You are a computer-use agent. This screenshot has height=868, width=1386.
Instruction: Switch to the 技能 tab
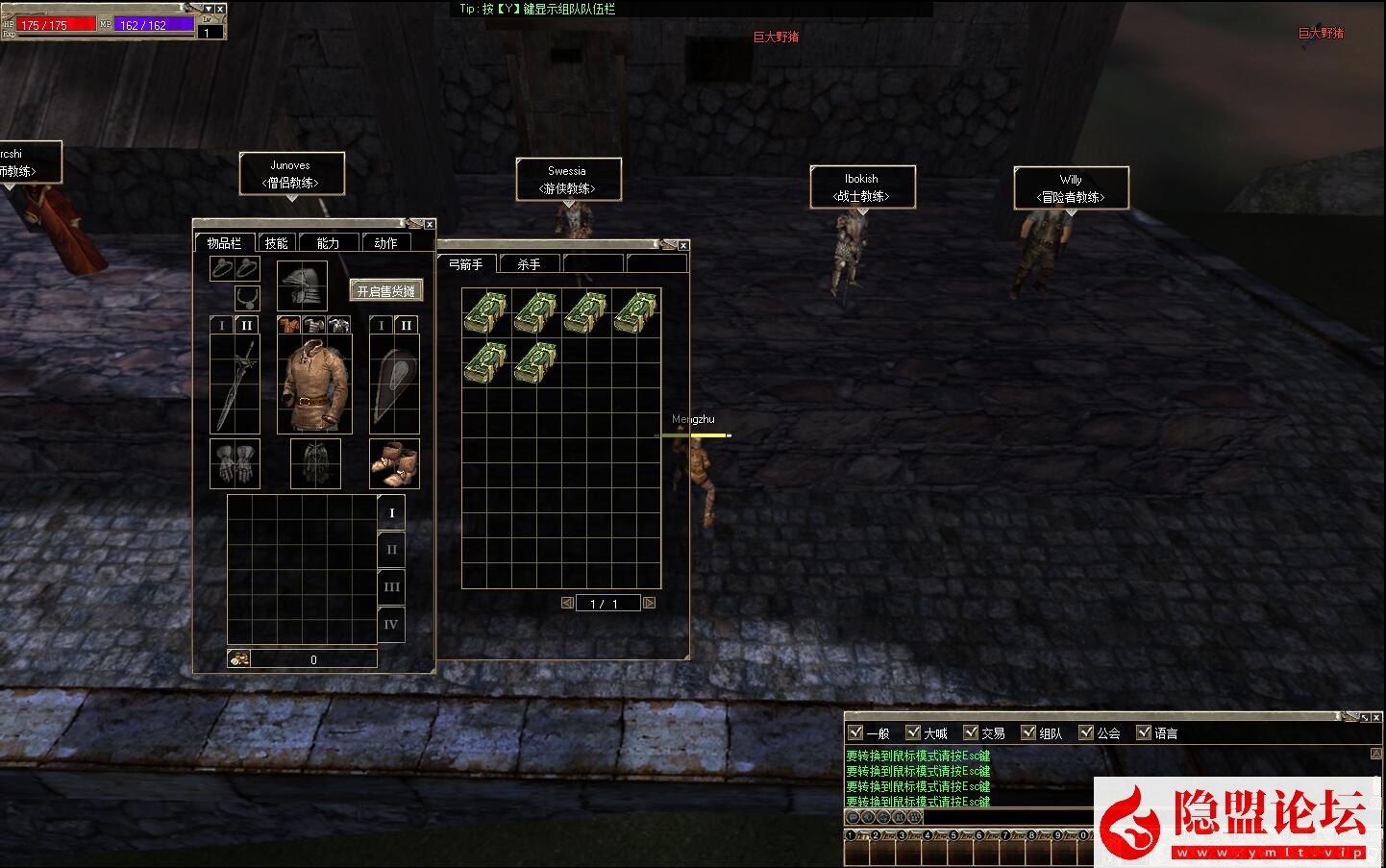(x=277, y=243)
